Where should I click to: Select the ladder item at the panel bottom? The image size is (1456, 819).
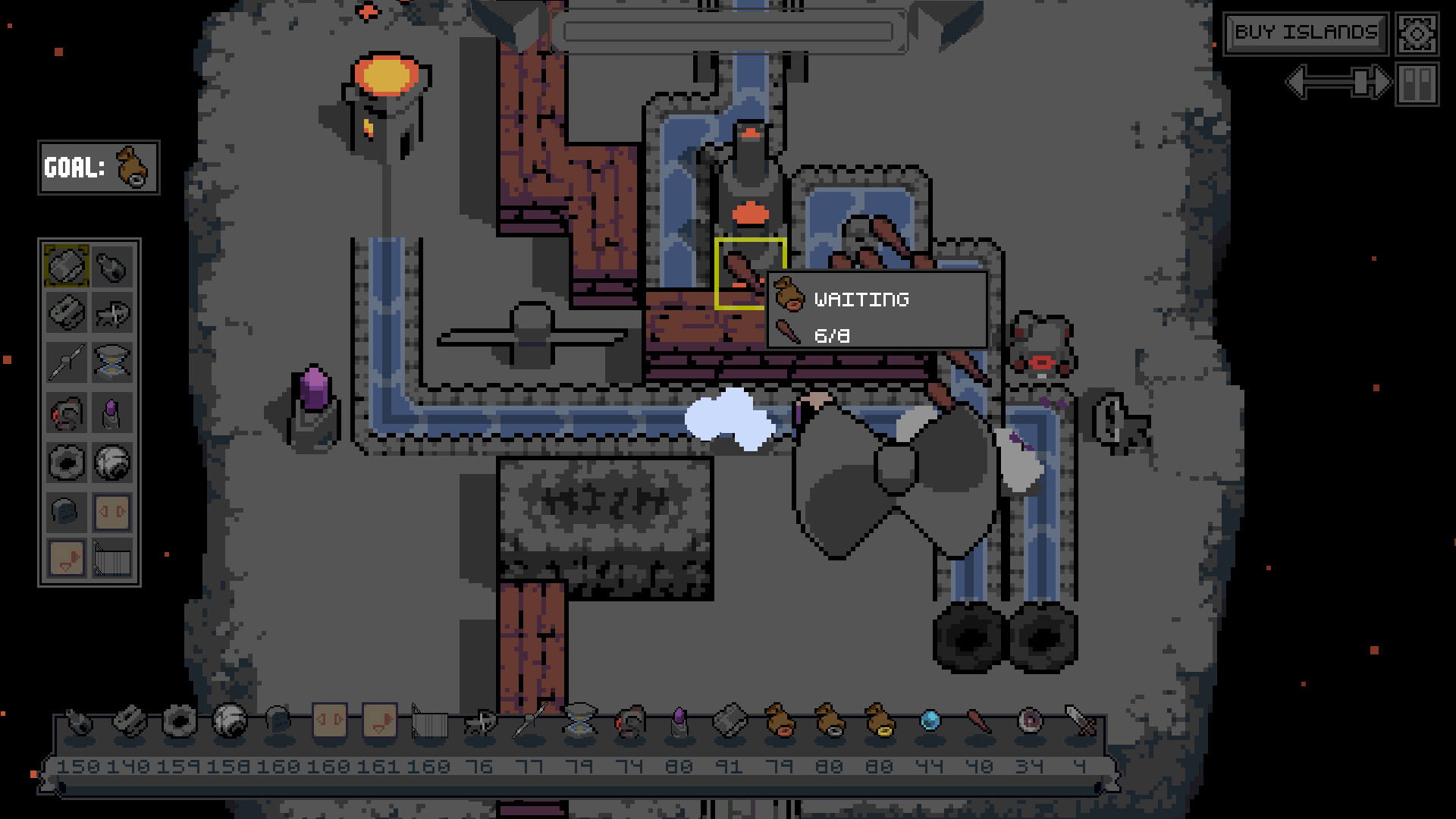click(x=111, y=560)
